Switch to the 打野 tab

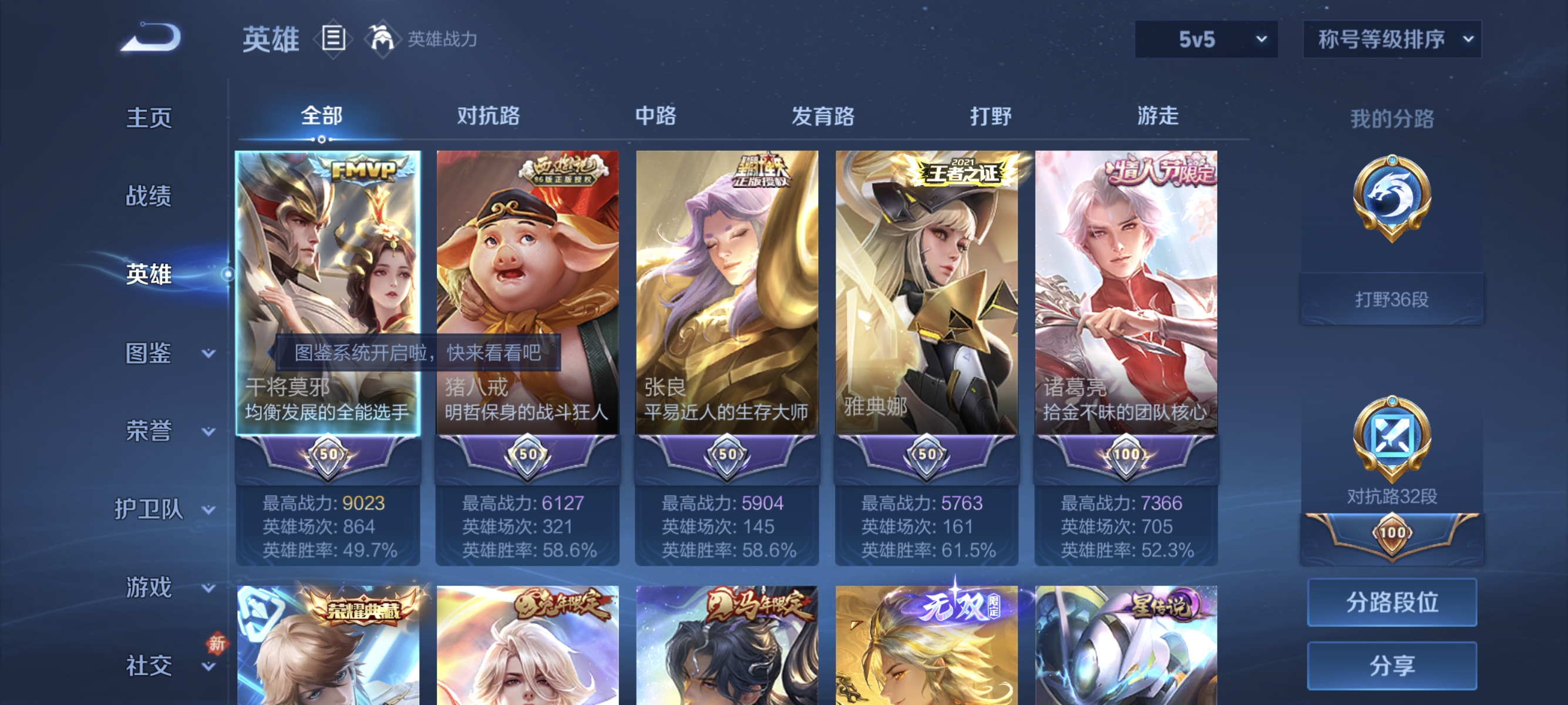pyautogui.click(x=990, y=116)
